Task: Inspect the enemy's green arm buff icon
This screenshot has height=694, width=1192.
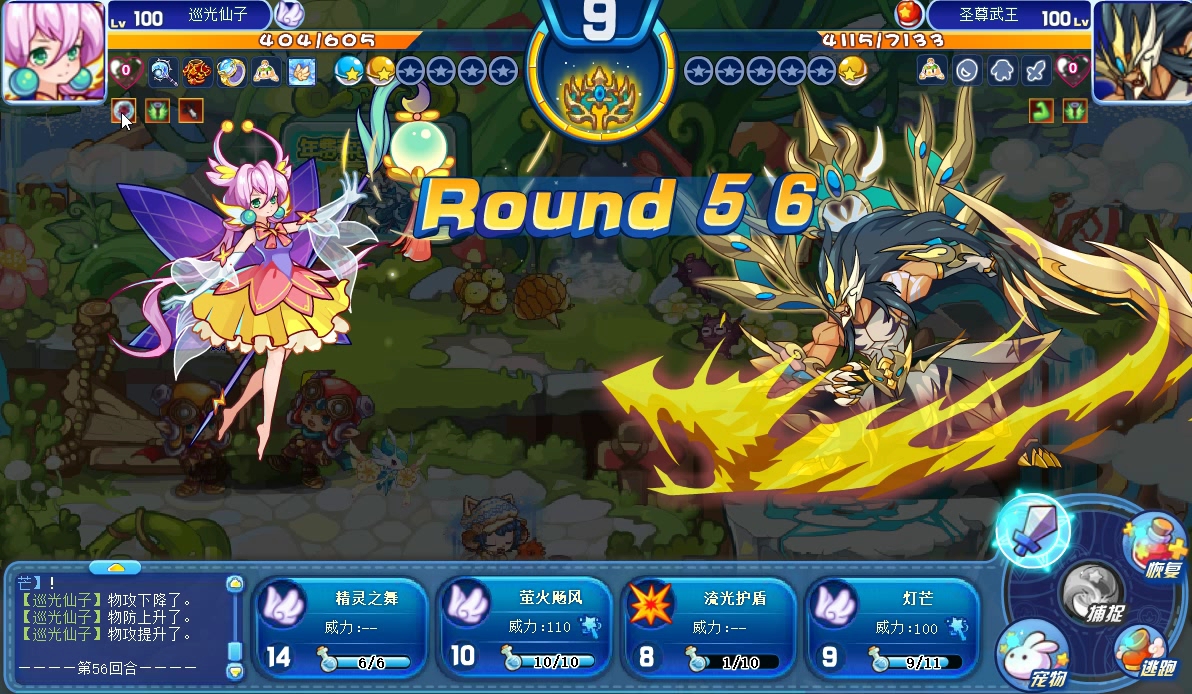Action: tap(1041, 110)
